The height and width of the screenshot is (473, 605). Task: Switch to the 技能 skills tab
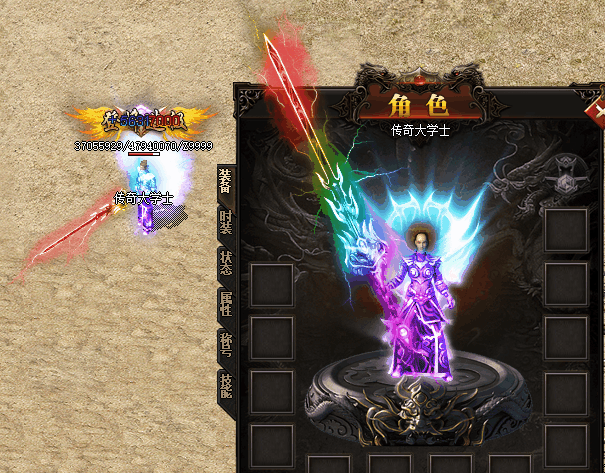click(225, 384)
